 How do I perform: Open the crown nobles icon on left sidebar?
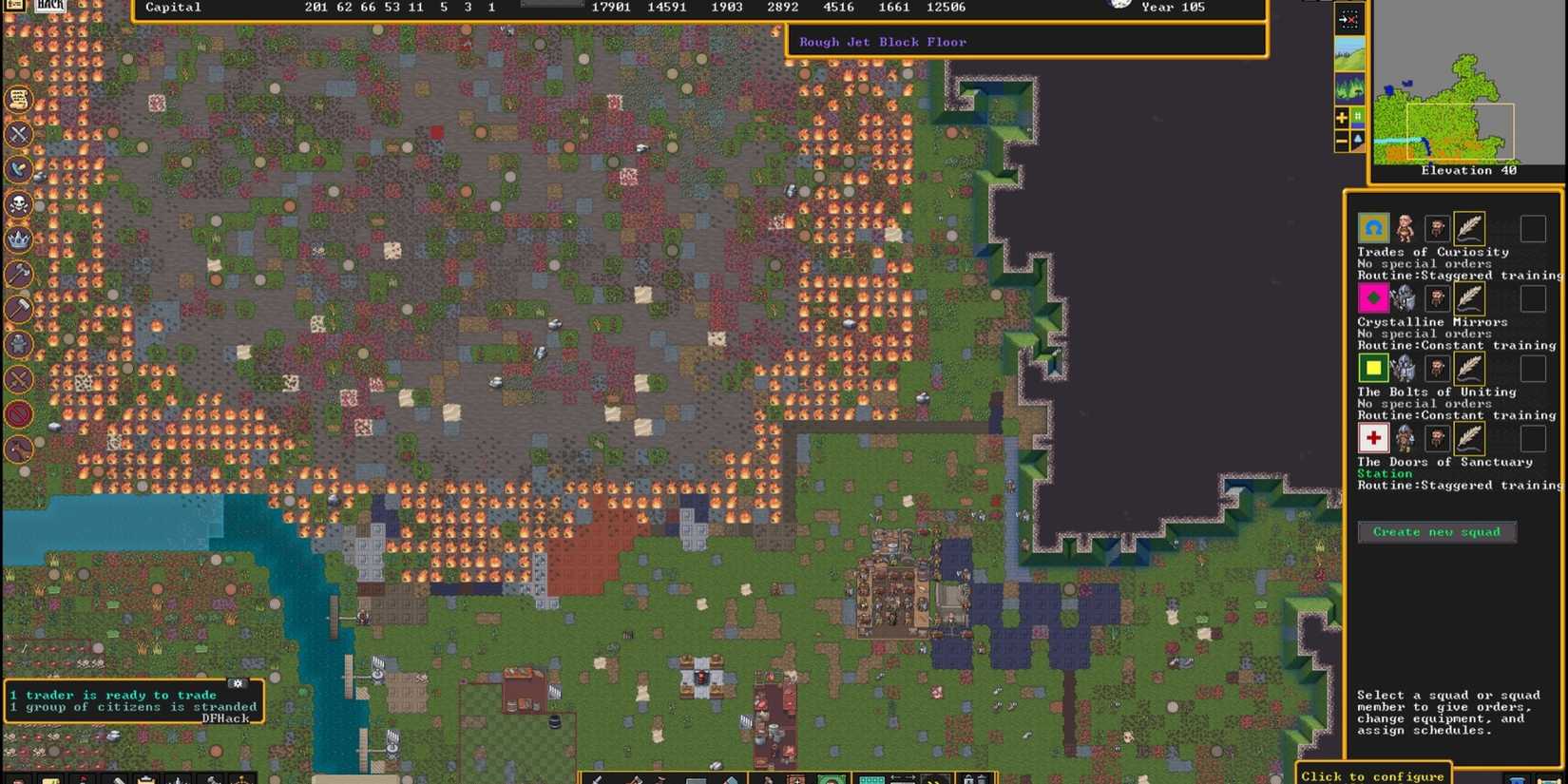point(17,240)
